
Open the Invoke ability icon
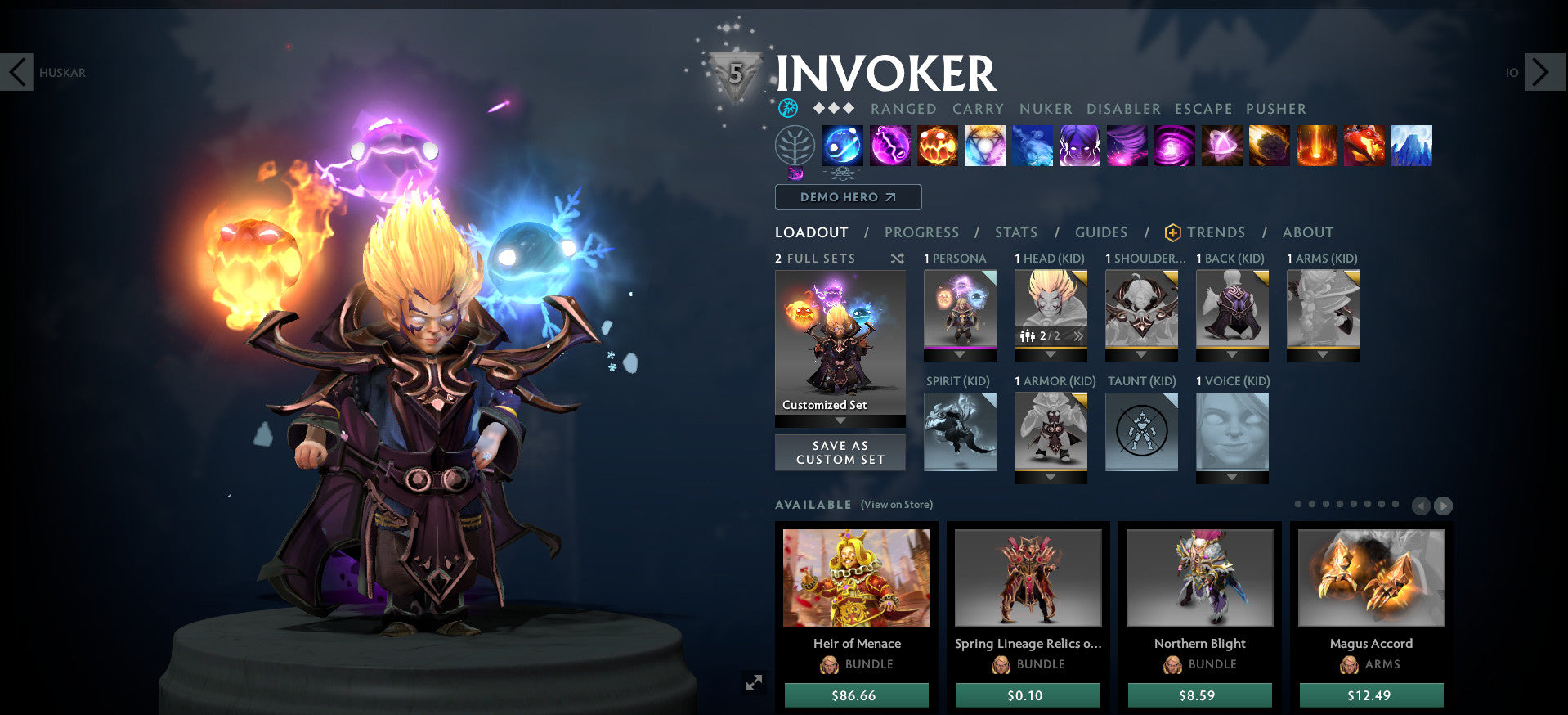(984, 146)
